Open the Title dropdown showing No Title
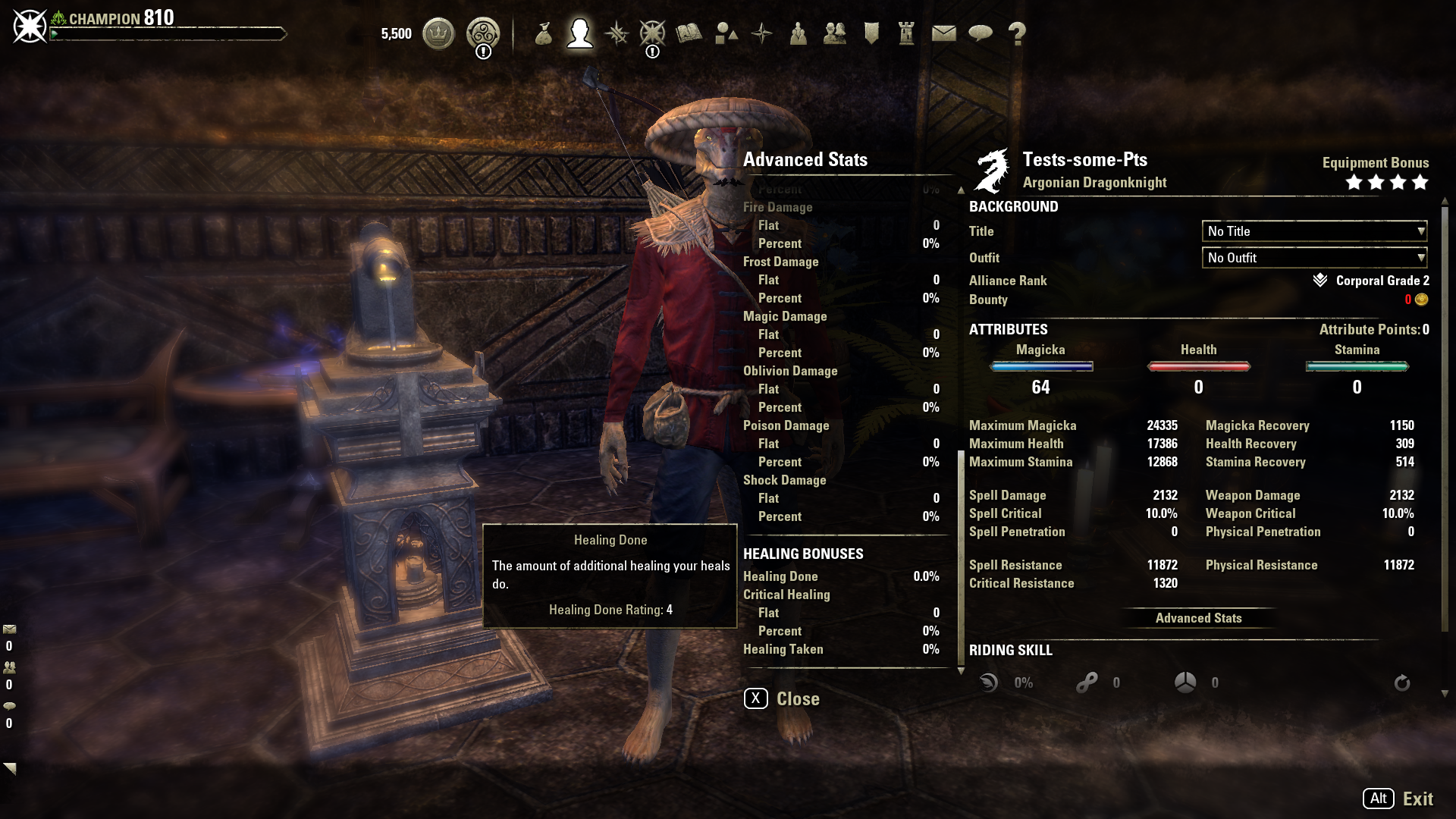The height and width of the screenshot is (819, 1456). (x=1314, y=231)
